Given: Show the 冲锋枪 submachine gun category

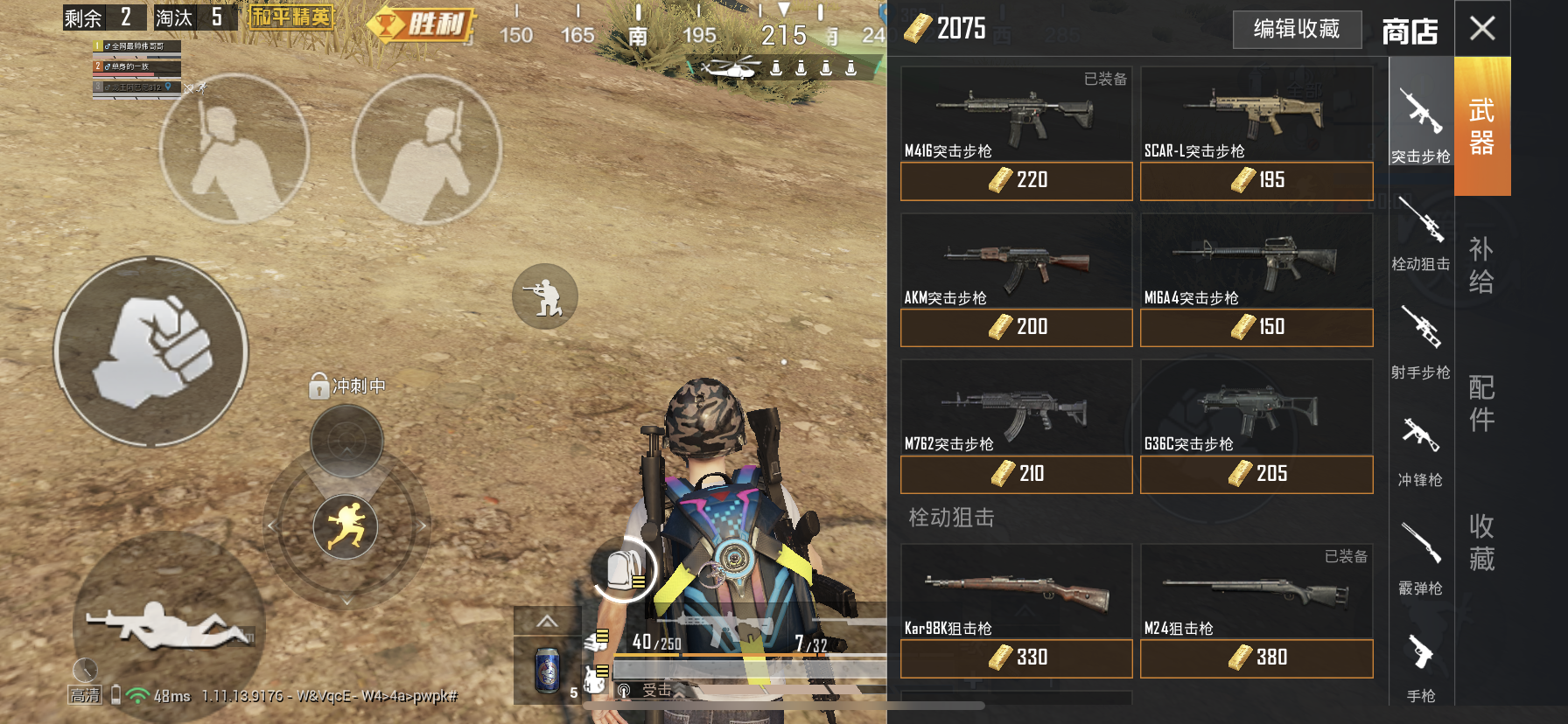Looking at the screenshot, I should coord(1420,449).
